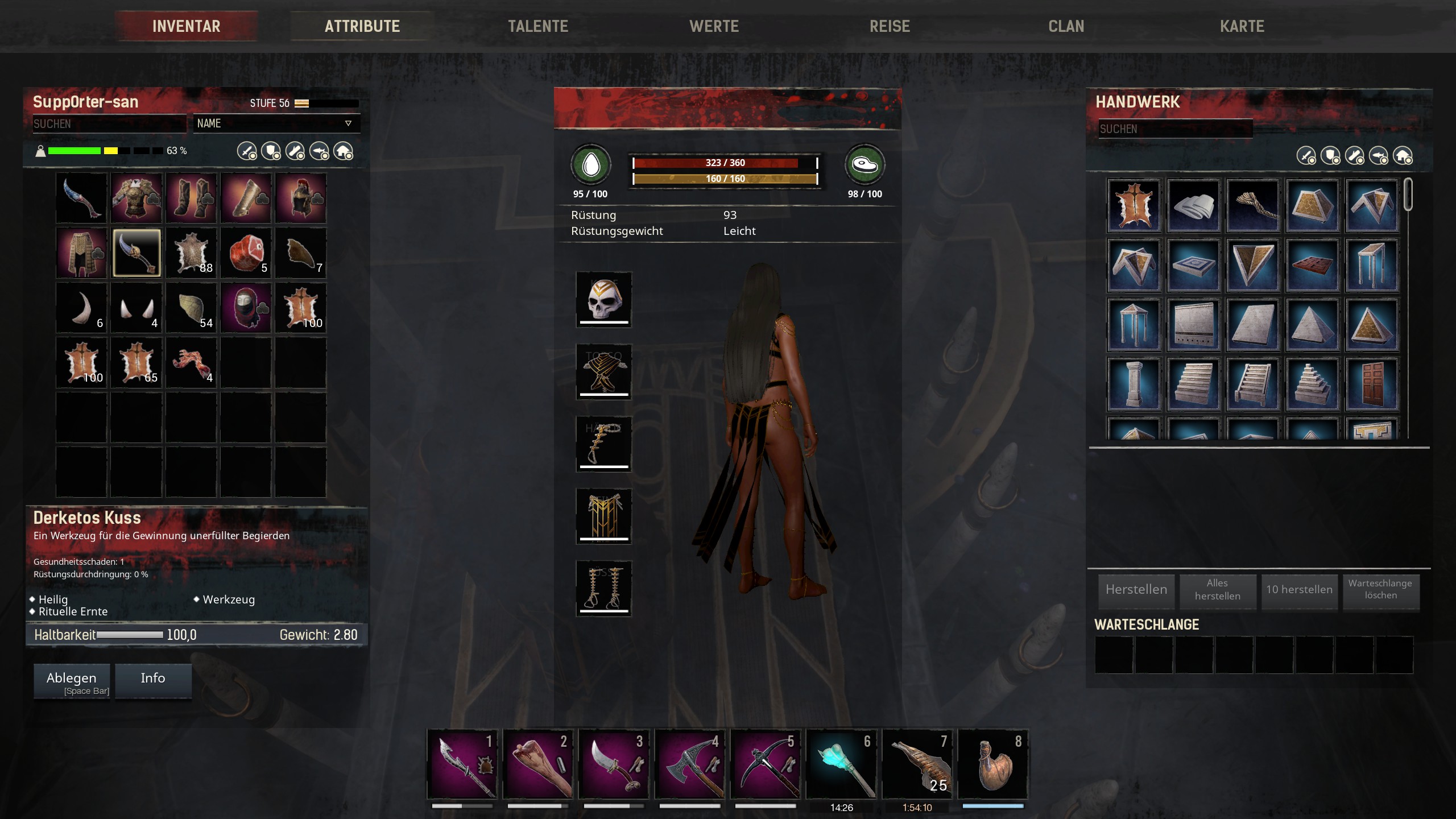Viewport: 1456px width, 819px height.
Task: Open the Name sorting dropdown
Action: pos(276,123)
